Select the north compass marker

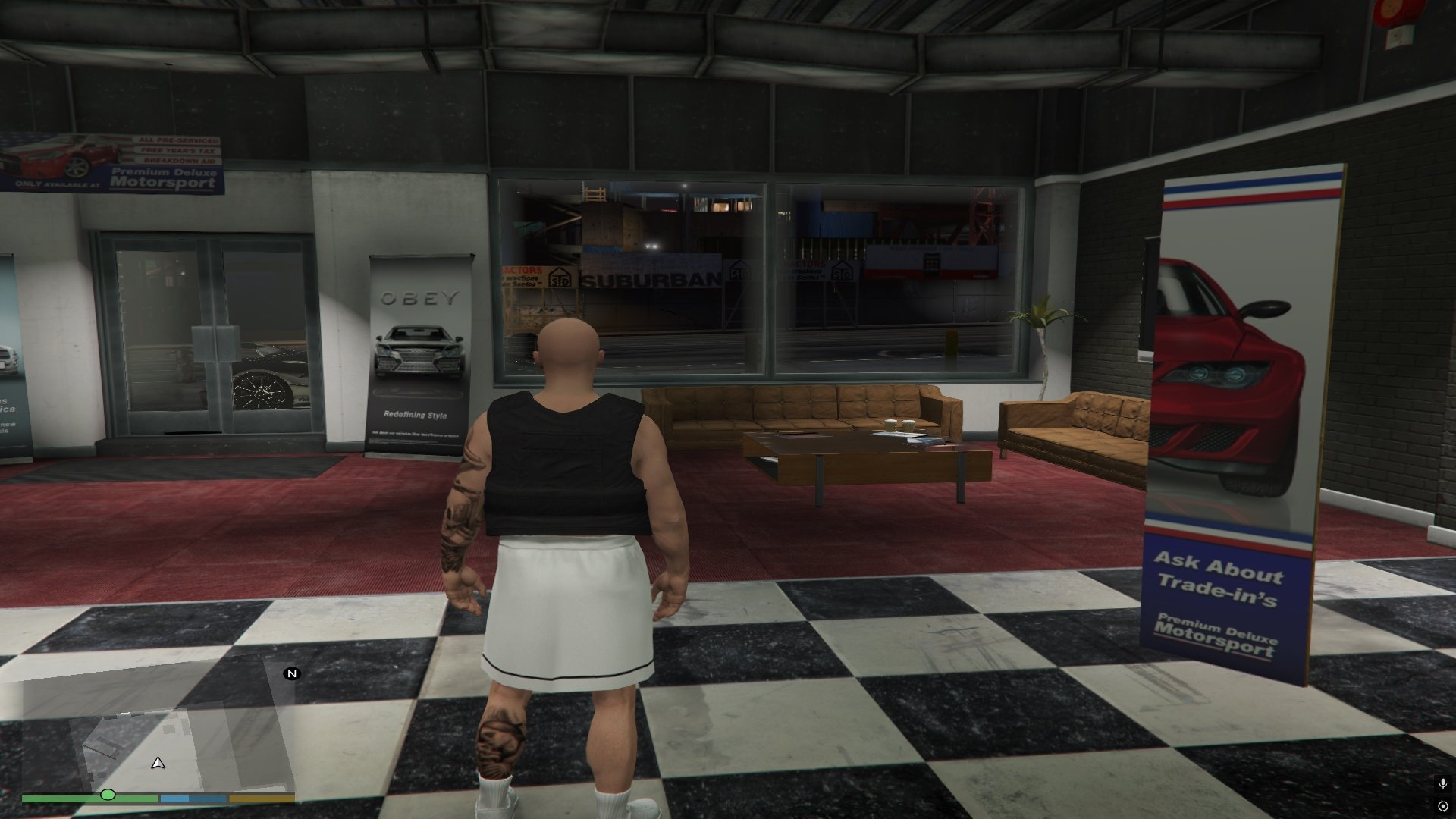click(292, 673)
